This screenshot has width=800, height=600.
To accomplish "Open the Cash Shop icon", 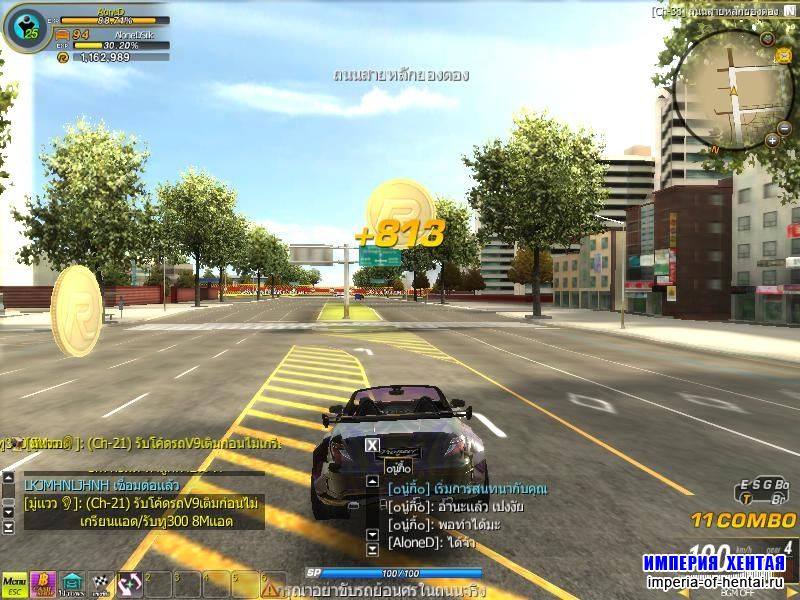I will (x=43, y=582).
